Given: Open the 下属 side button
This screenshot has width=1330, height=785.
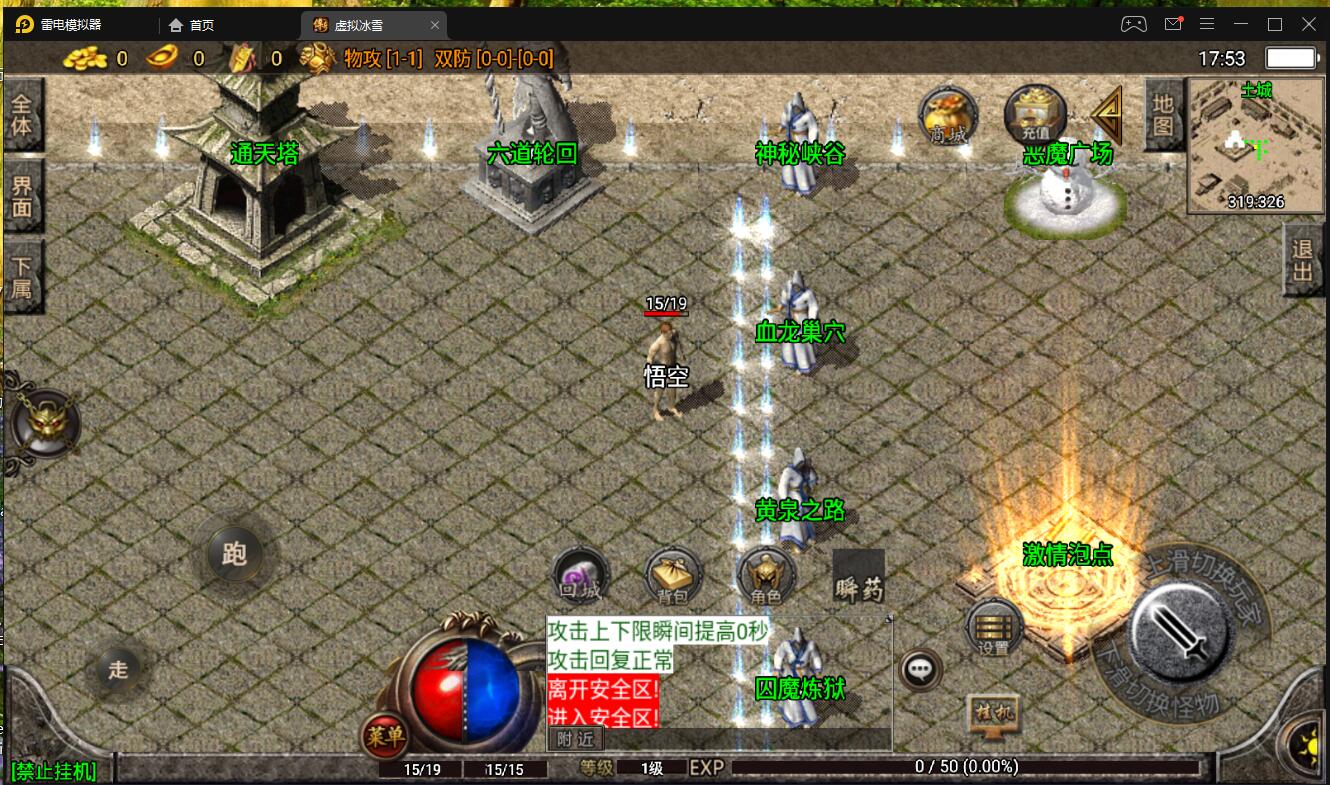Looking at the screenshot, I should pos(22,277).
